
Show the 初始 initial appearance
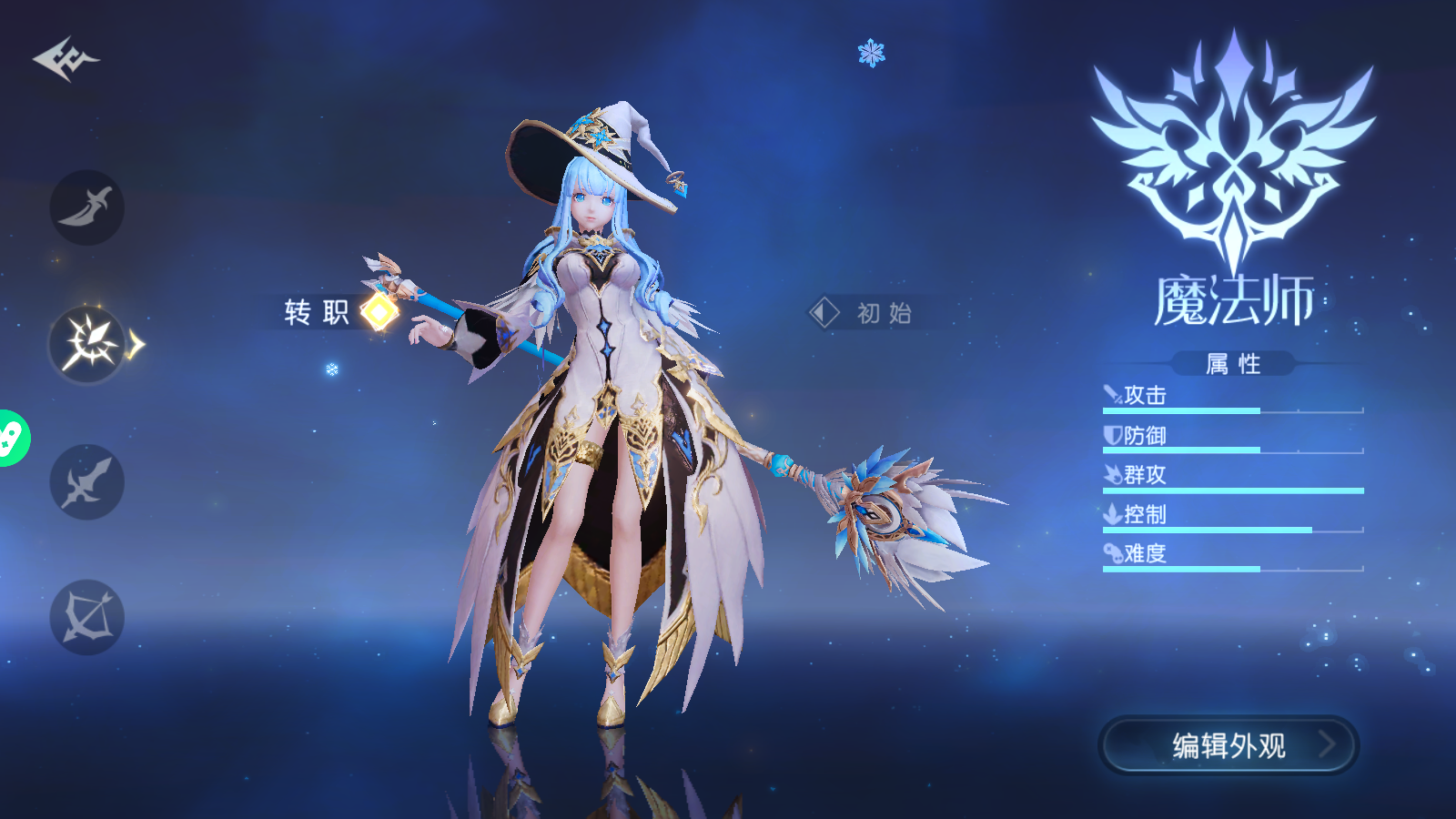(863, 313)
